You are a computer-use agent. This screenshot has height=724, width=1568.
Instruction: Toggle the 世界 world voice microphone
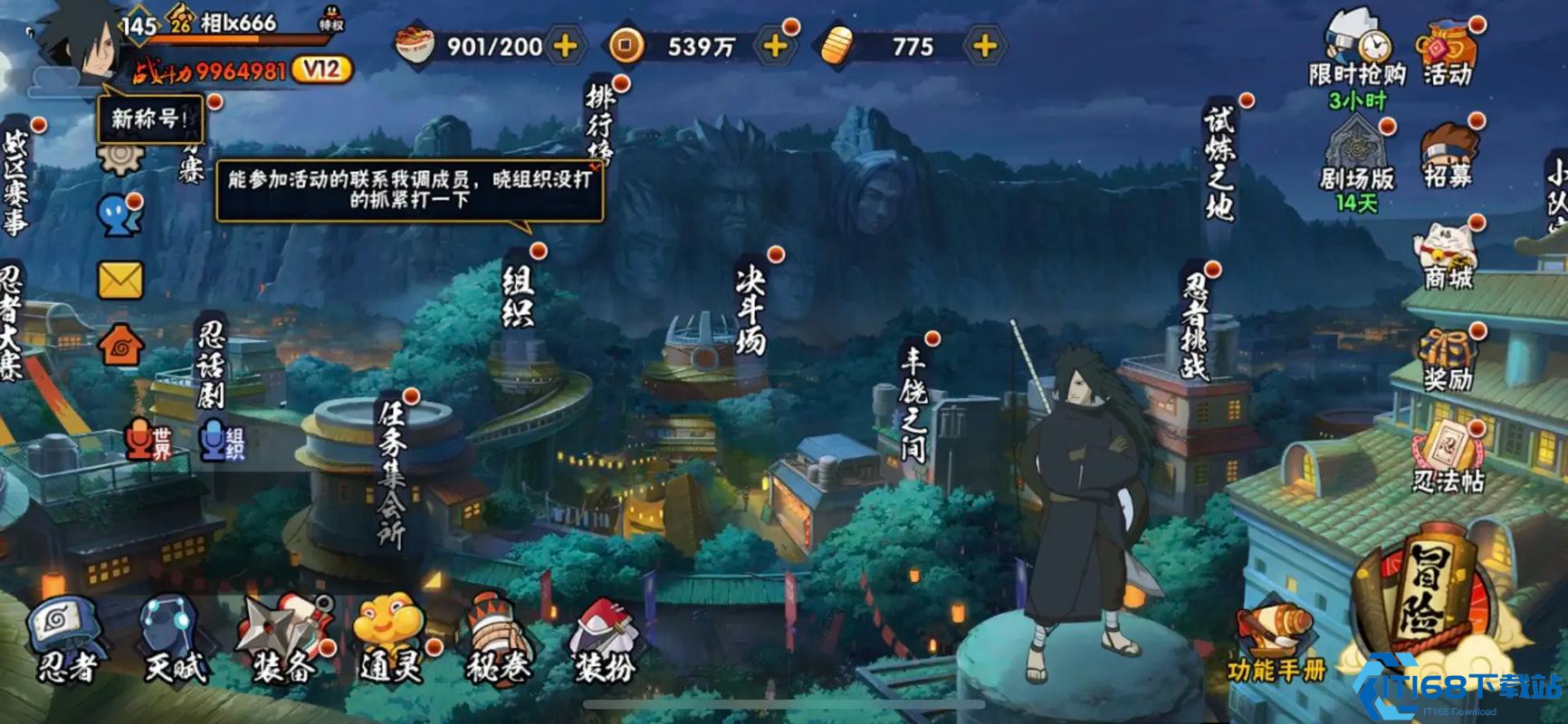pyautogui.click(x=148, y=441)
